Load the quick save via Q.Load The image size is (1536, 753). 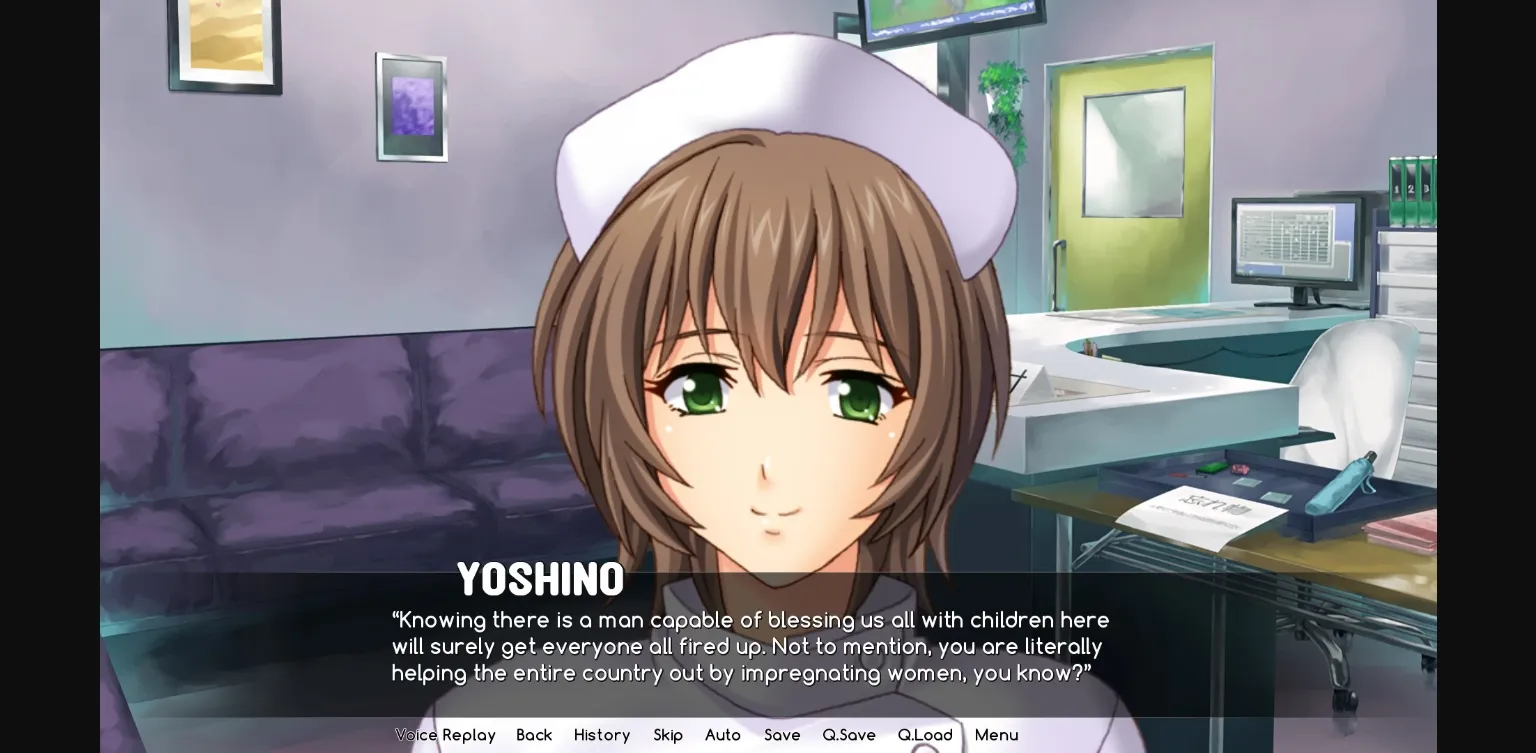pyautogui.click(x=925, y=735)
